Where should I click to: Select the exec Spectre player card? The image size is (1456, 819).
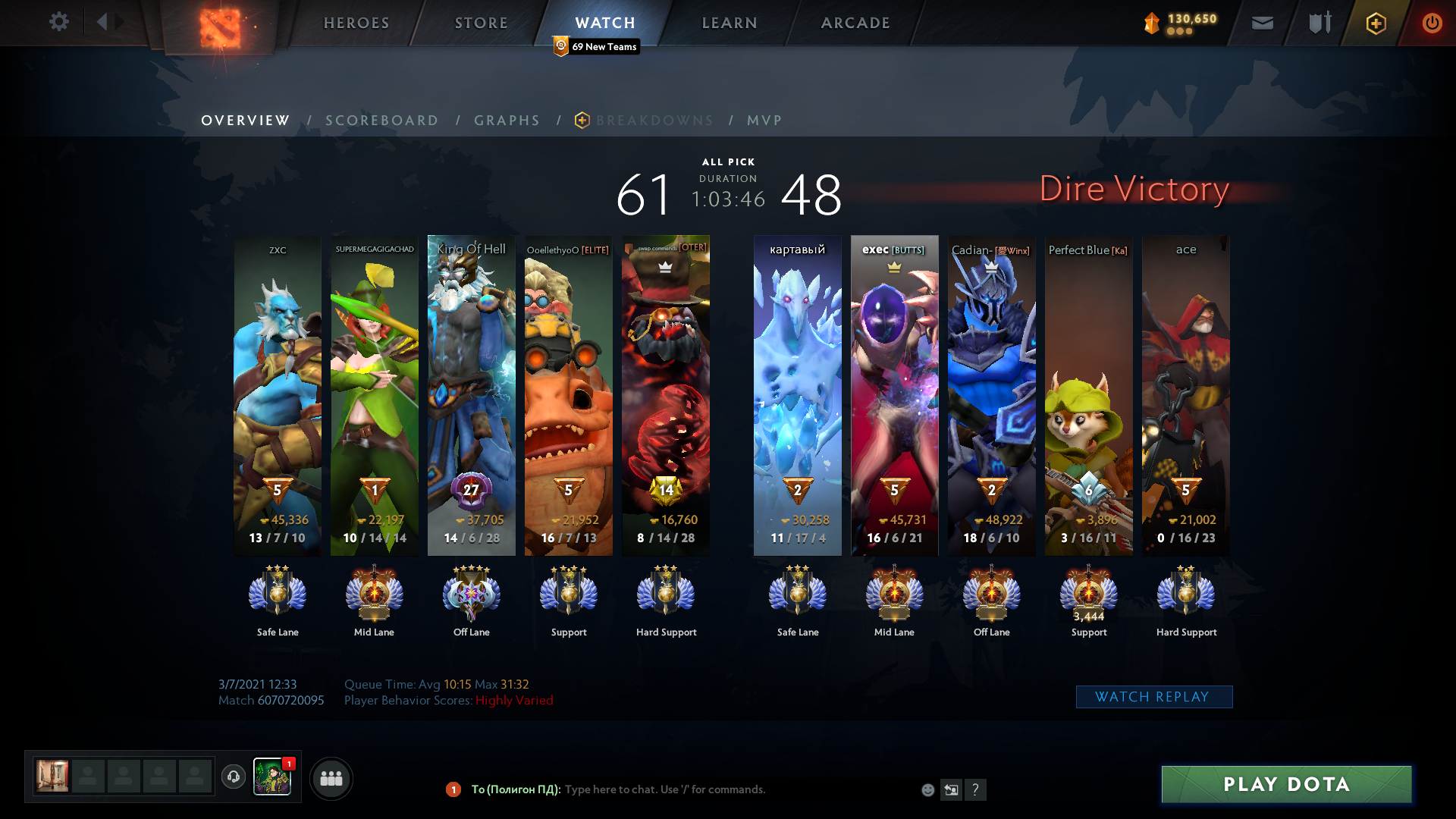(x=894, y=394)
